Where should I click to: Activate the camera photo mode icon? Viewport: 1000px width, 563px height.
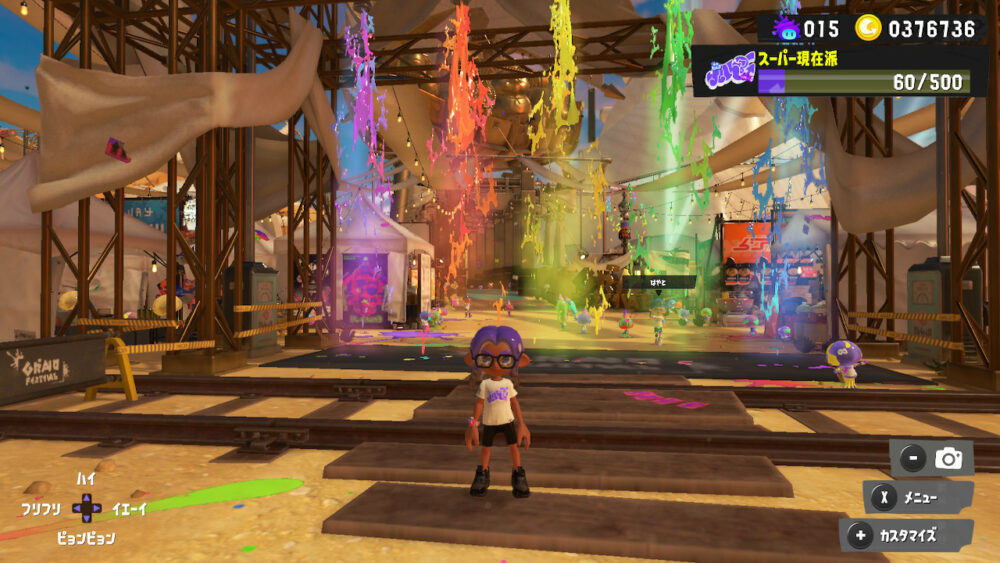[947, 459]
